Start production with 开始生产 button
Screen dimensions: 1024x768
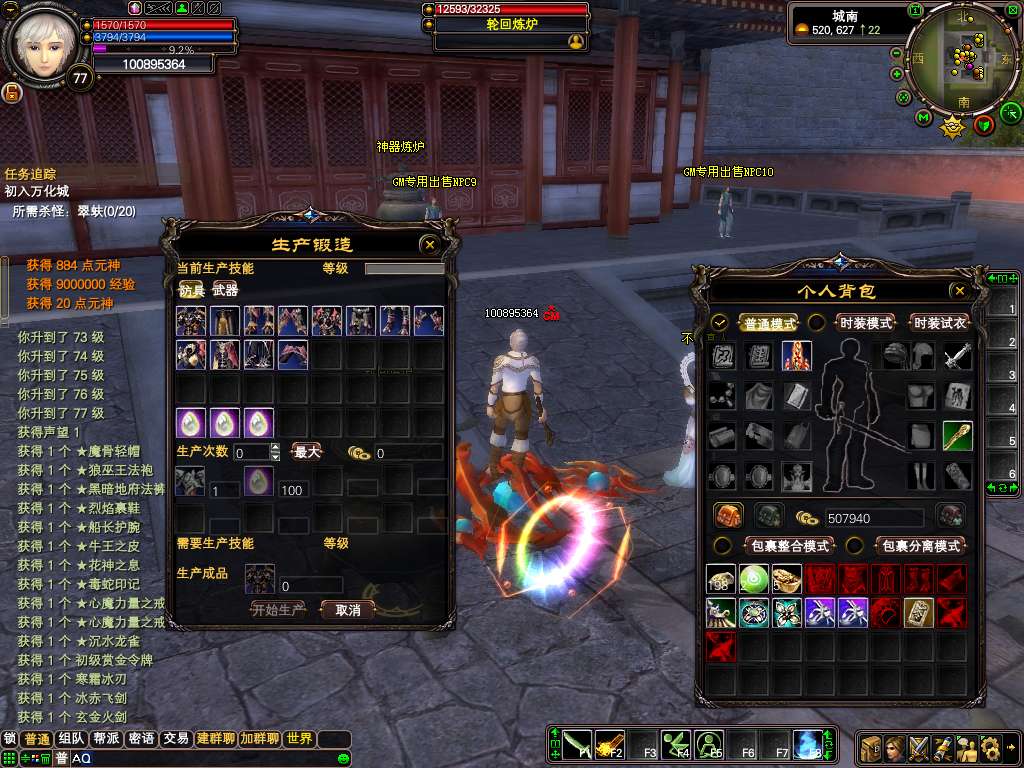(277, 609)
